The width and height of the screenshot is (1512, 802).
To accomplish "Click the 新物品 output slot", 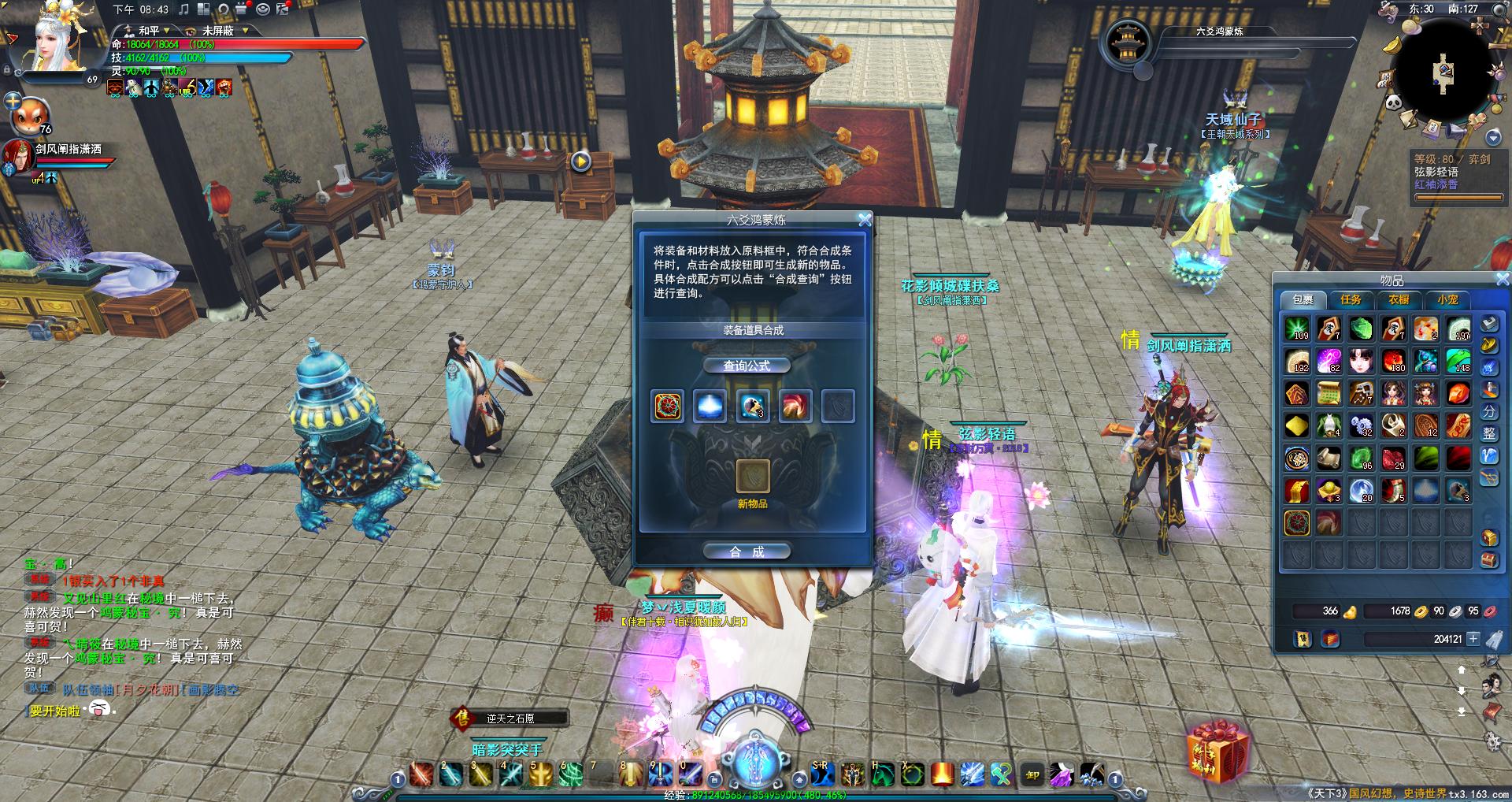I will coord(752,476).
